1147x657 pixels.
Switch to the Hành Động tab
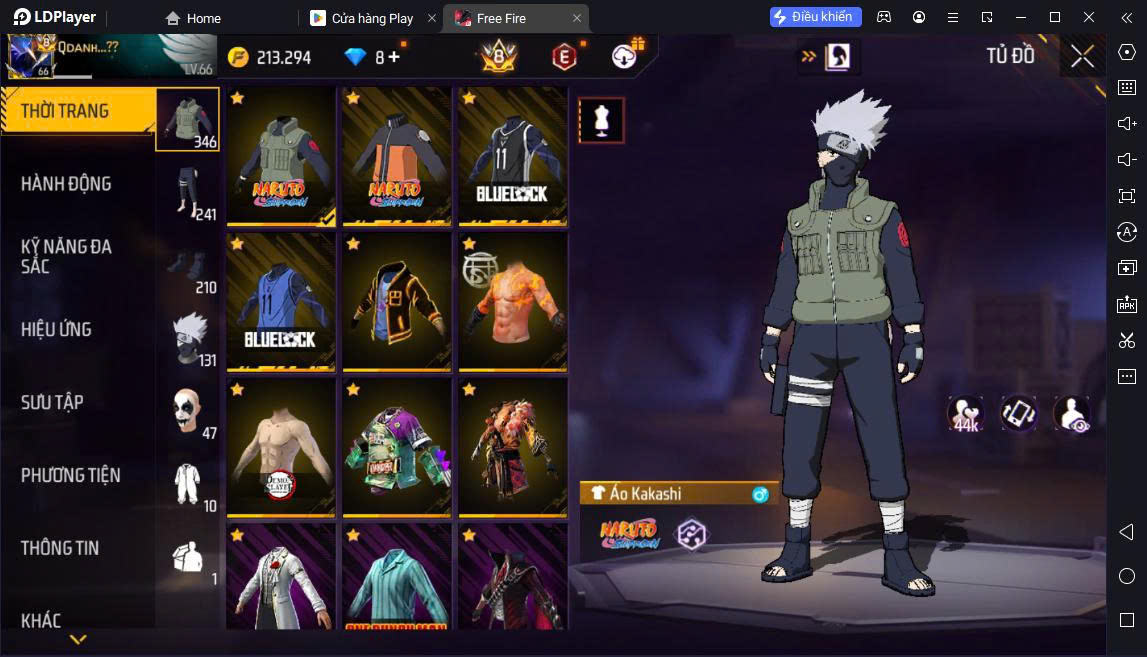66,184
